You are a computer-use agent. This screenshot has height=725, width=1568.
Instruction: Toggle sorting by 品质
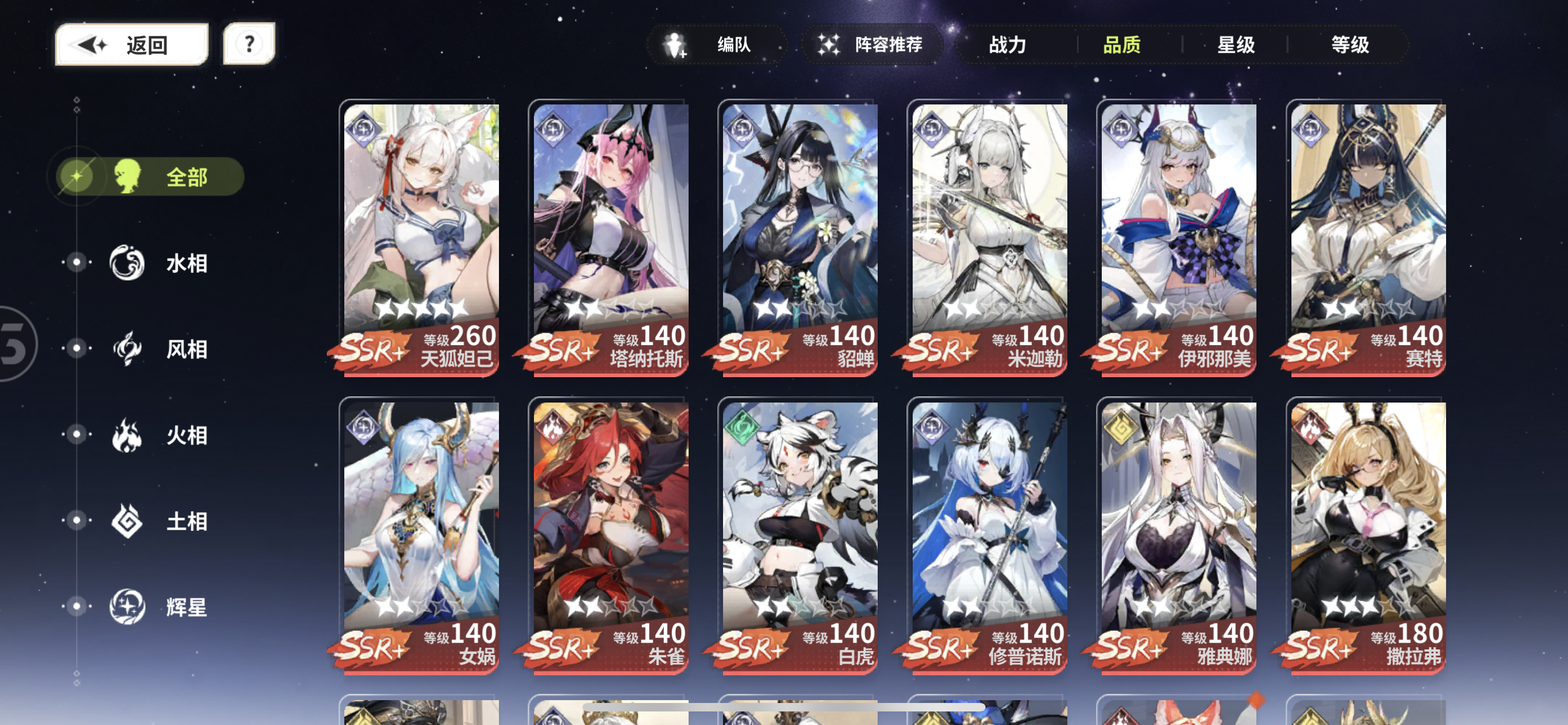coord(1123,45)
